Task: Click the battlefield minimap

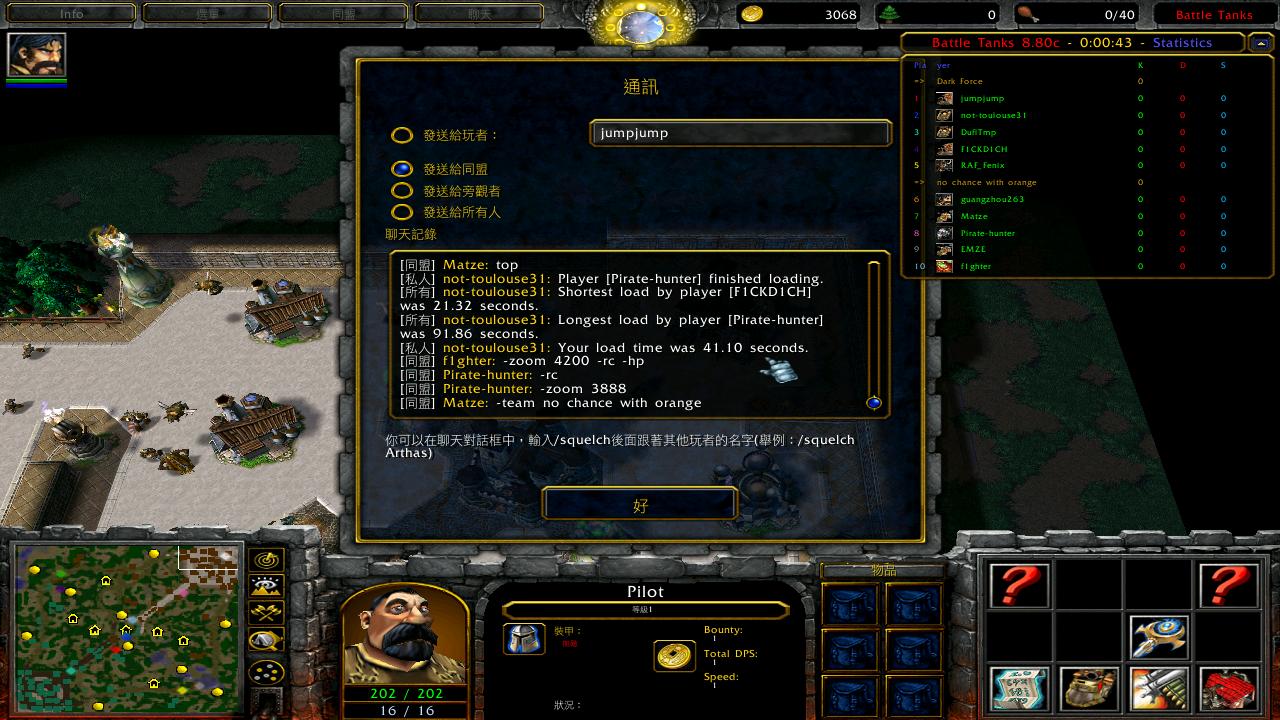Action: (126, 628)
